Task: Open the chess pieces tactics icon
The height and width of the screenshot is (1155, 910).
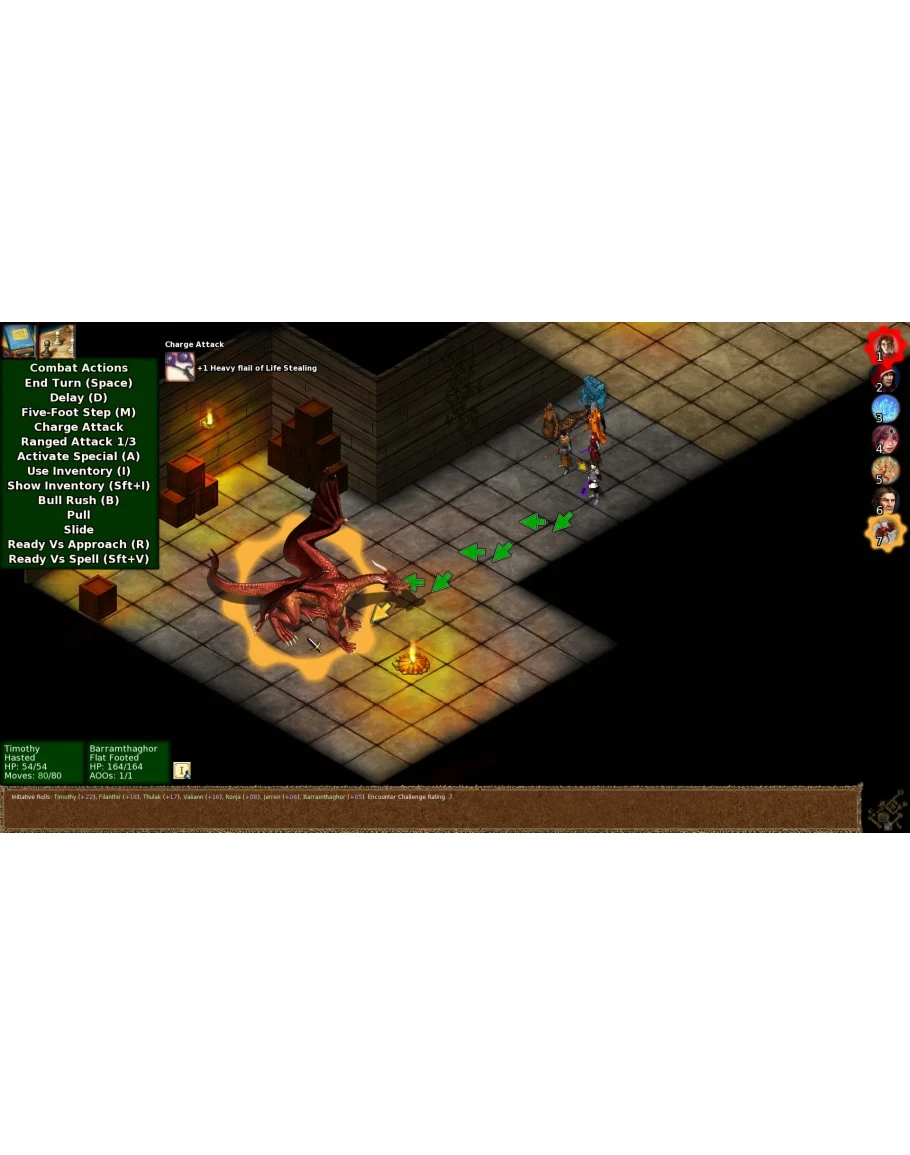Action: click(x=56, y=340)
